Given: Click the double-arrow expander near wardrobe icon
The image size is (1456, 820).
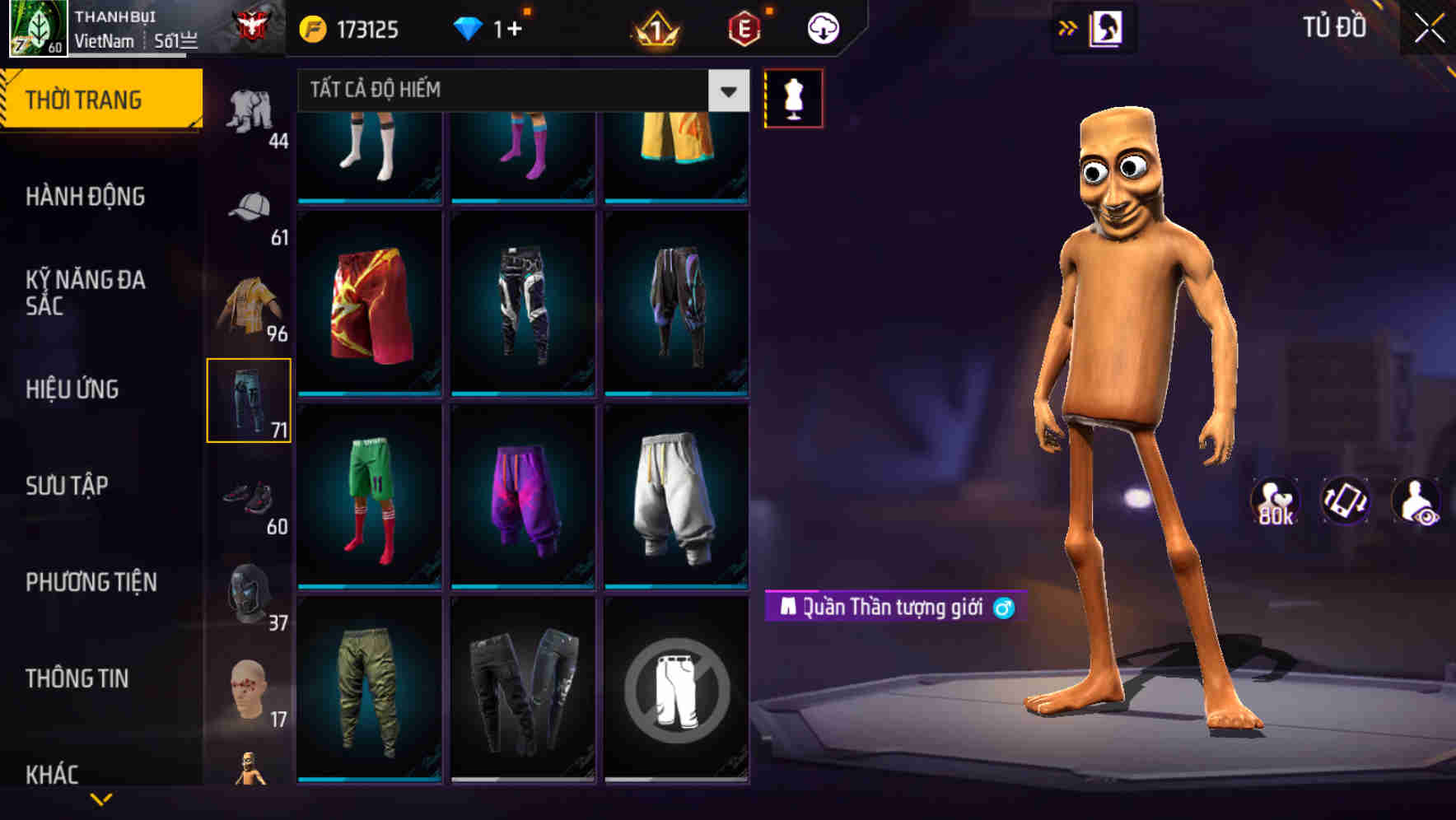Looking at the screenshot, I should click(x=1068, y=27).
